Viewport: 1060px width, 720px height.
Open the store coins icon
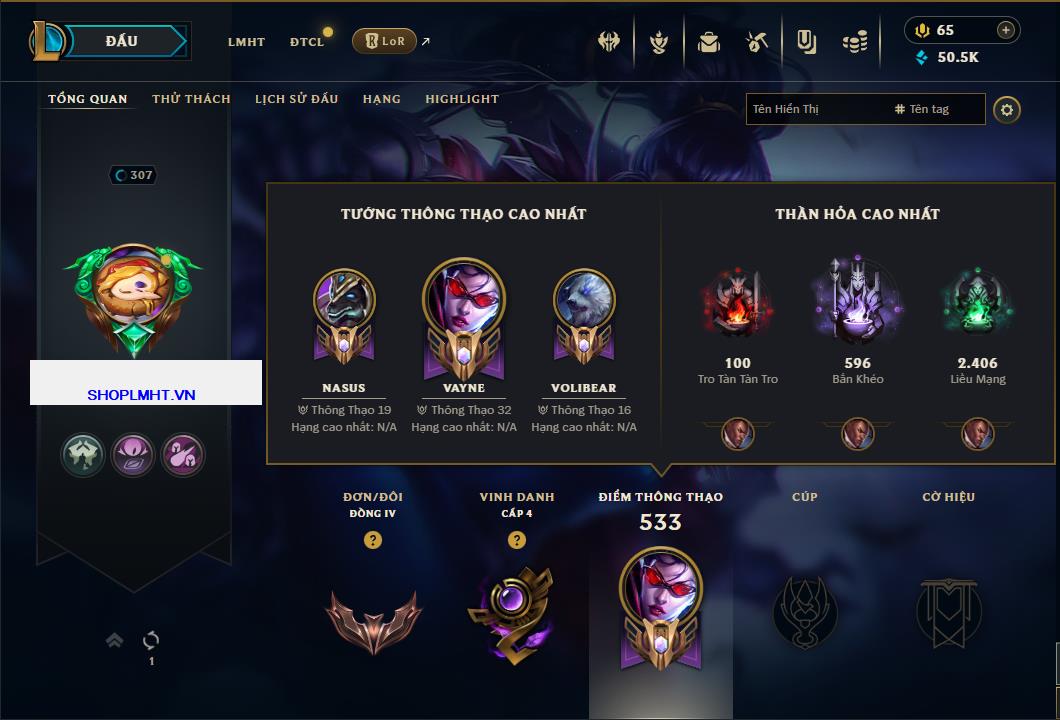click(x=854, y=42)
